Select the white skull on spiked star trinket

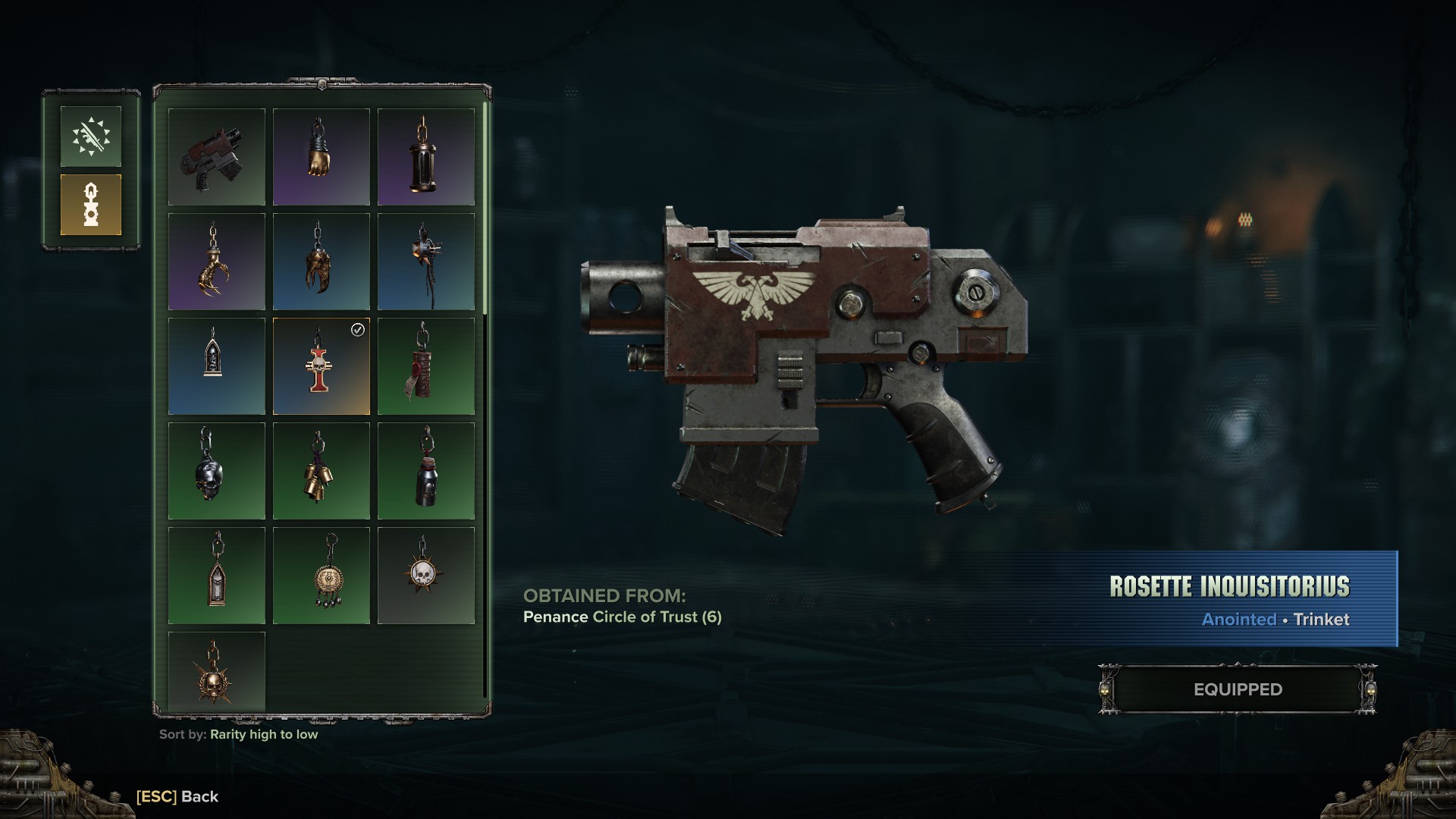pyautogui.click(x=426, y=576)
